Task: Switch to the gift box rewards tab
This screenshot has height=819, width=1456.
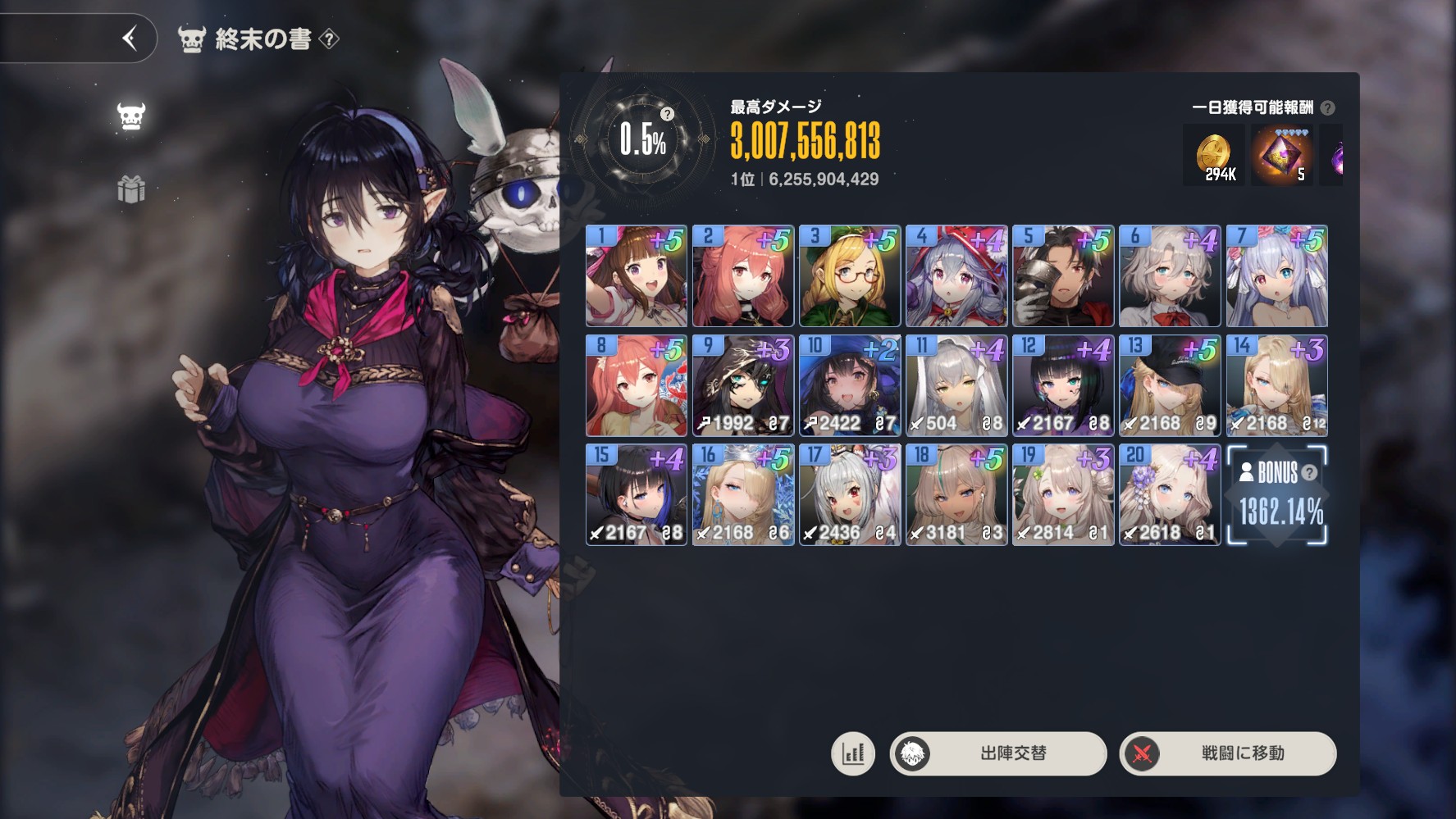Action: [x=131, y=190]
